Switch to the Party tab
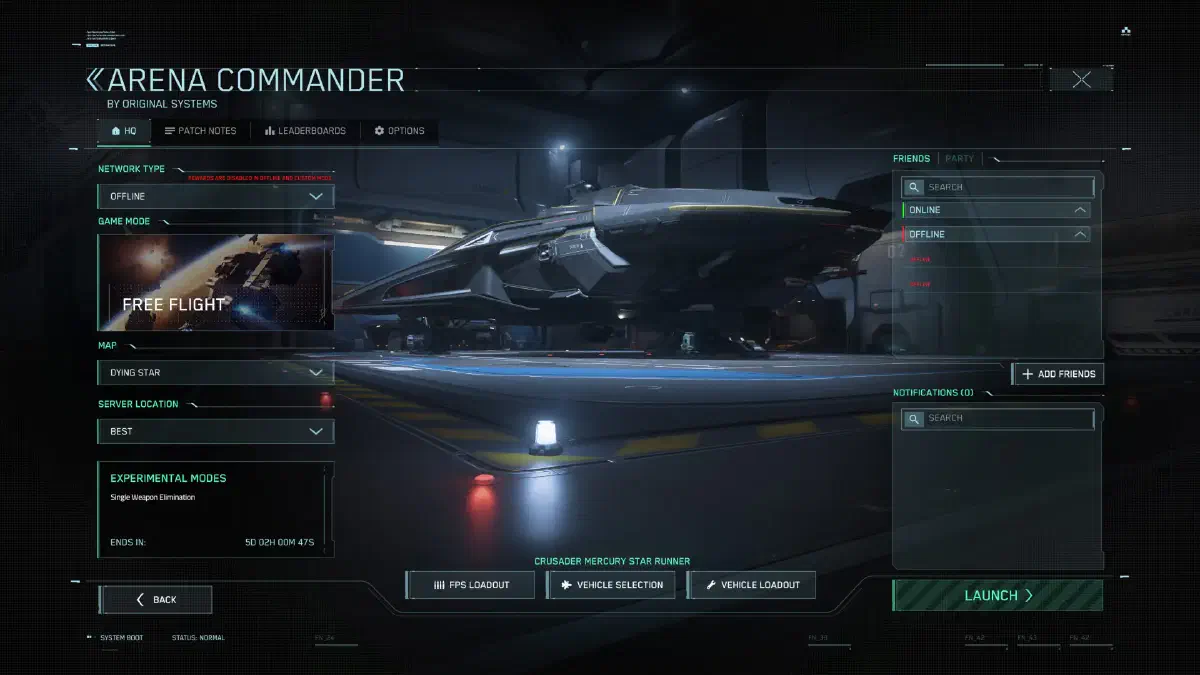Image resolution: width=1200 pixels, height=675 pixels. click(959, 159)
